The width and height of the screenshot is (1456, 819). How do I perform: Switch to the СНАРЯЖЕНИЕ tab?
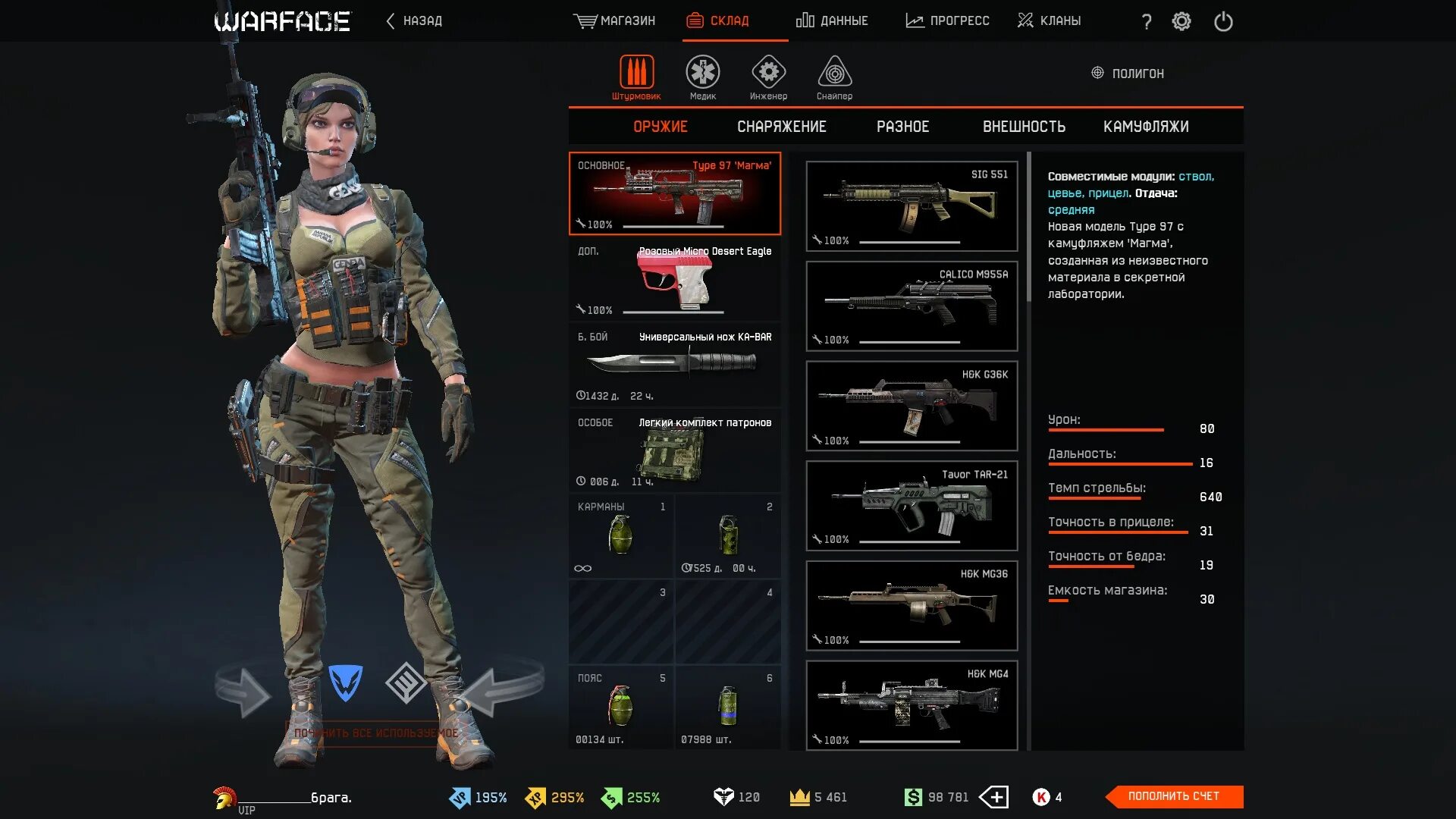782,127
